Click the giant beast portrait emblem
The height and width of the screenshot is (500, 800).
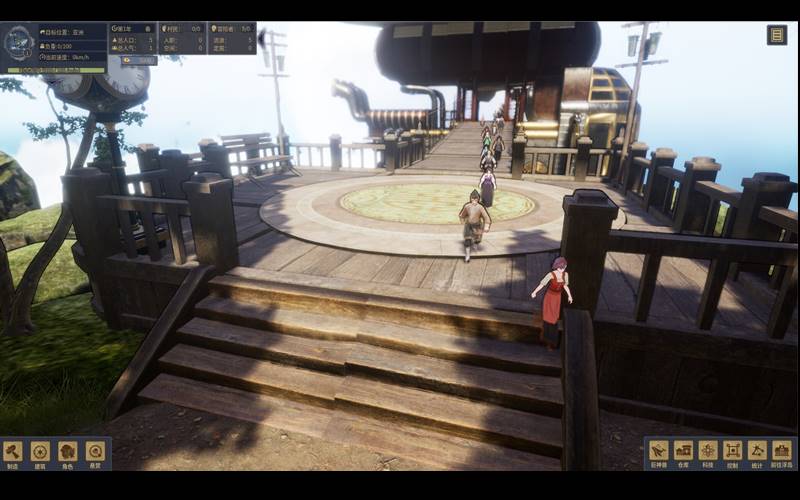[x=19, y=44]
